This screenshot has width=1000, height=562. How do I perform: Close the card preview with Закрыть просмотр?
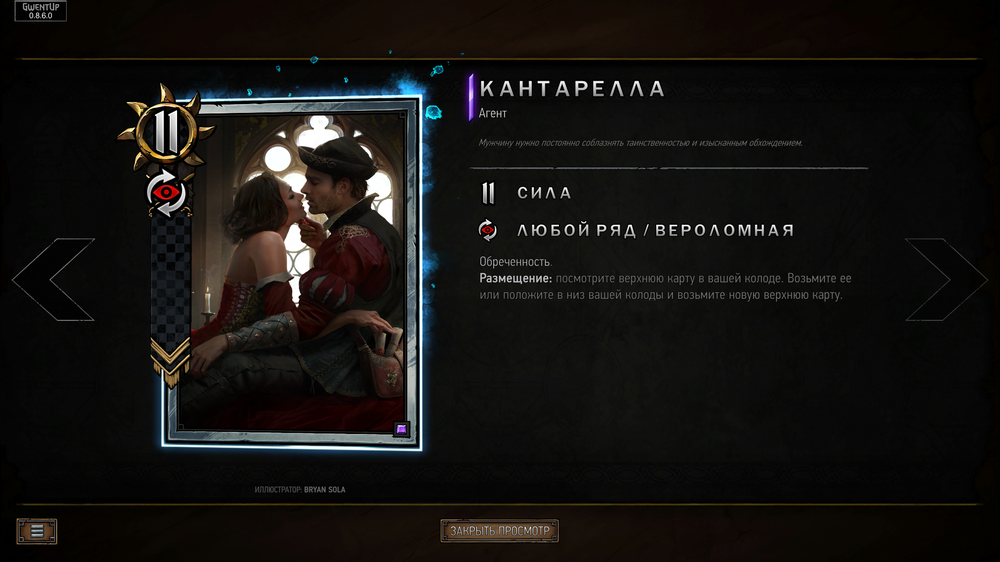(499, 531)
